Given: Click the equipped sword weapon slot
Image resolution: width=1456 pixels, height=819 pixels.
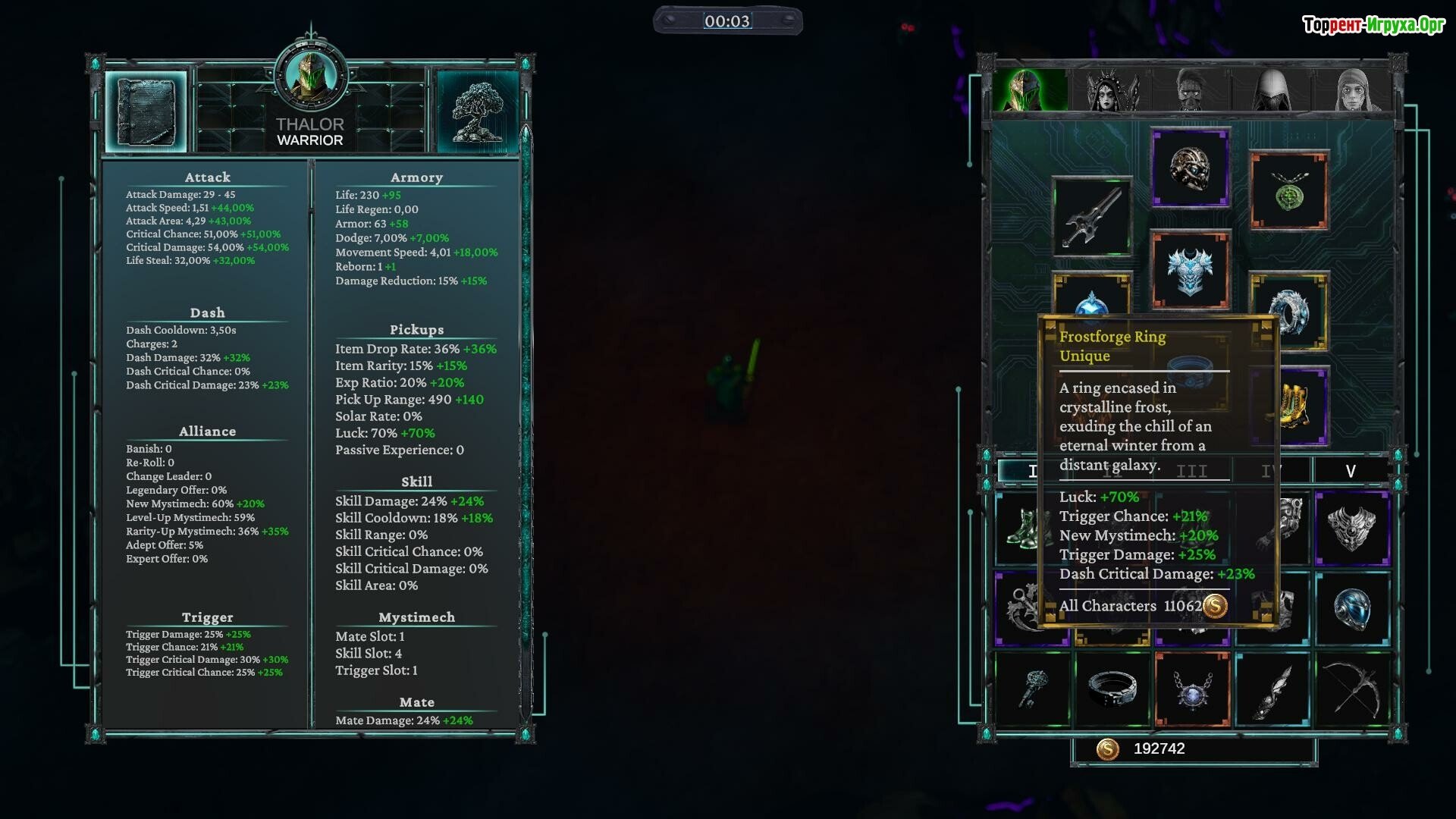Looking at the screenshot, I should [1092, 217].
